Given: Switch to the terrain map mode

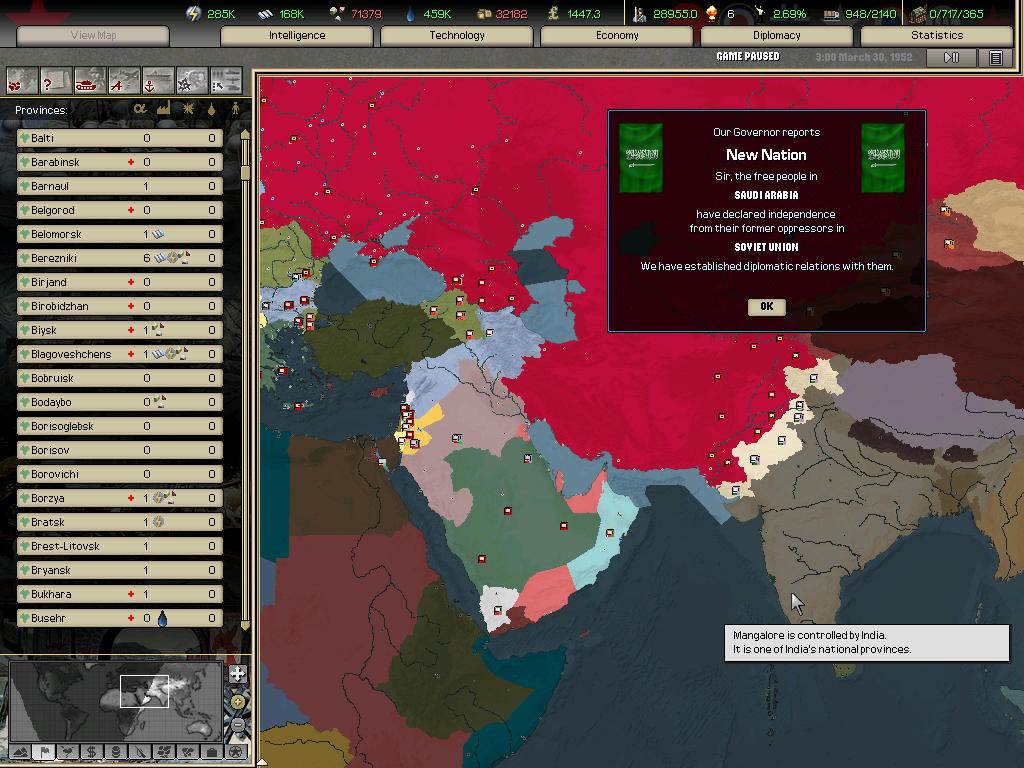Looking at the screenshot, I should pyautogui.click(x=20, y=751).
